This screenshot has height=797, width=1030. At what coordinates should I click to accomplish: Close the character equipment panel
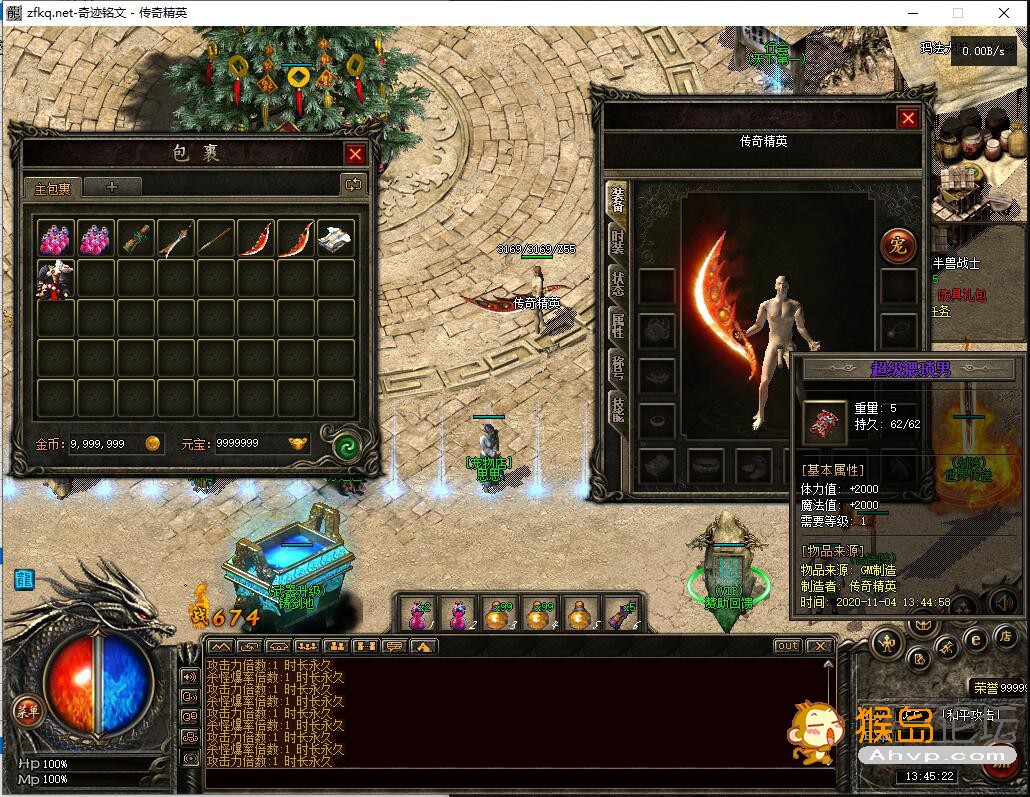[908, 118]
